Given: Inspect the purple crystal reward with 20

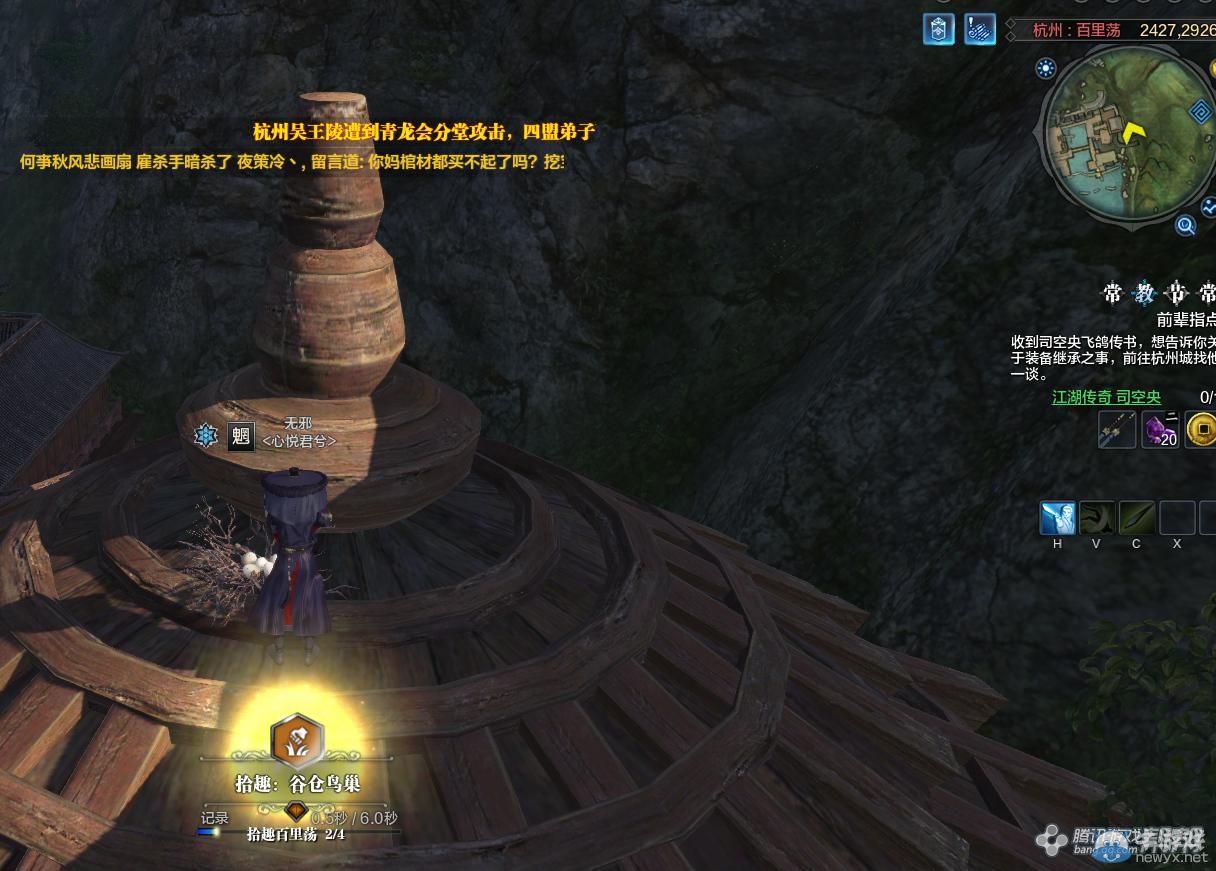Looking at the screenshot, I should point(1160,430).
